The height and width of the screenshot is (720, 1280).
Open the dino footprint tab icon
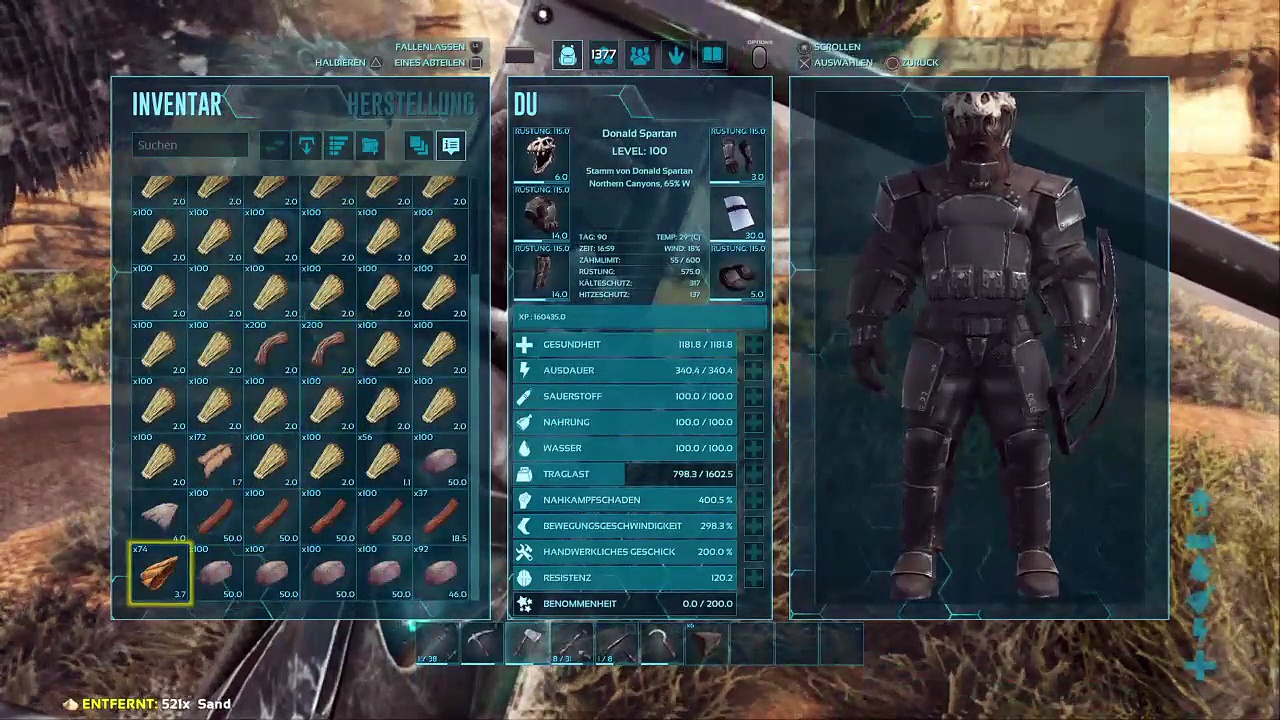pyautogui.click(x=676, y=56)
